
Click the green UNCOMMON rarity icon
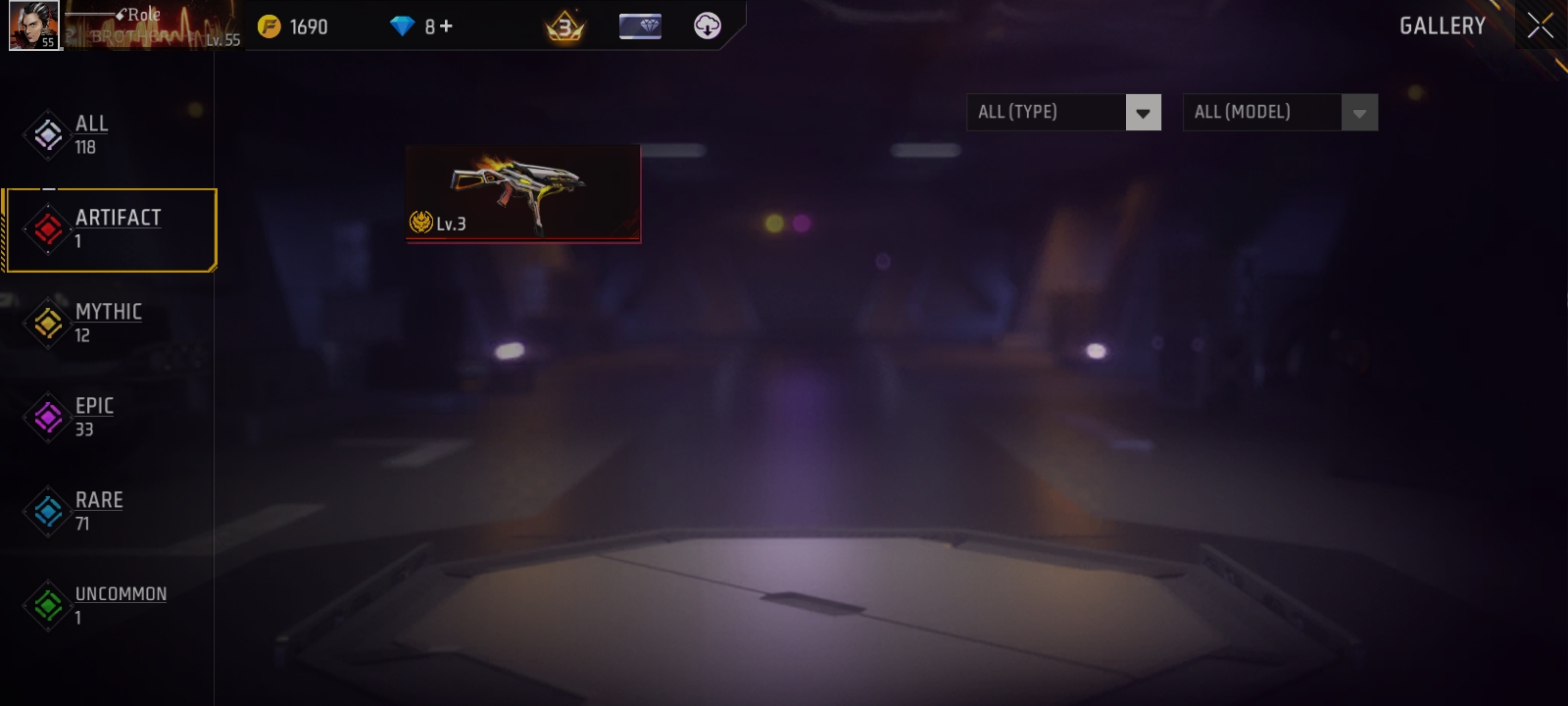point(47,603)
